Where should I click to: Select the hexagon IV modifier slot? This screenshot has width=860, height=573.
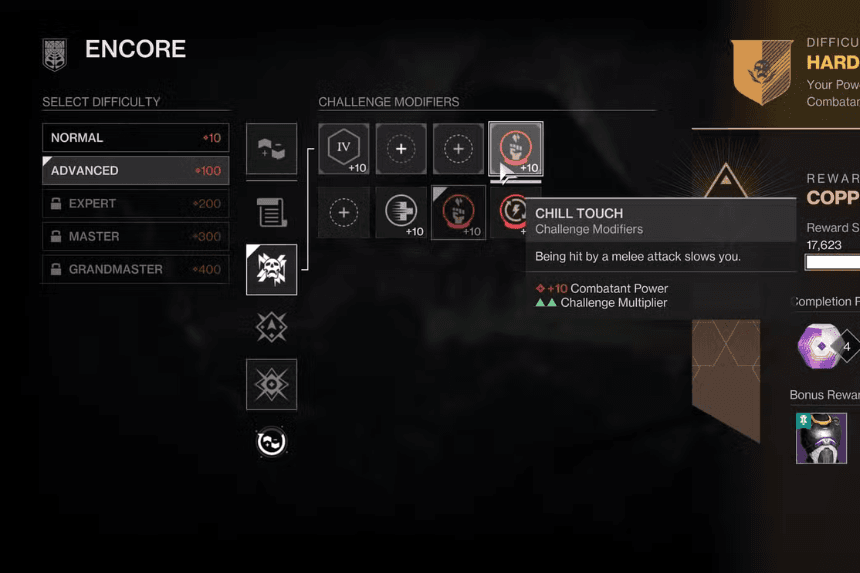point(344,149)
